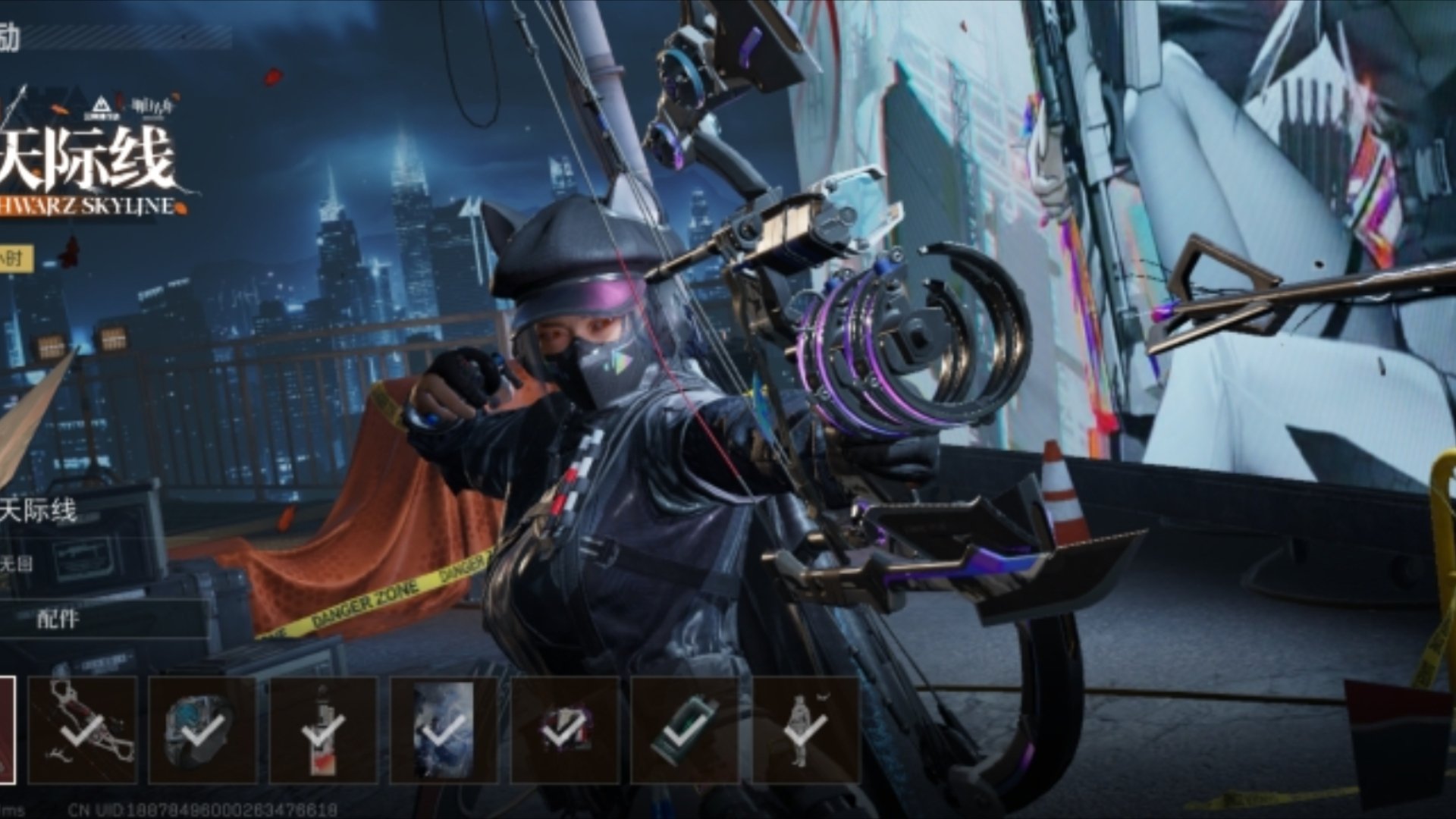
Task: Select the standing character outfit thumbnail
Action: tap(805, 730)
